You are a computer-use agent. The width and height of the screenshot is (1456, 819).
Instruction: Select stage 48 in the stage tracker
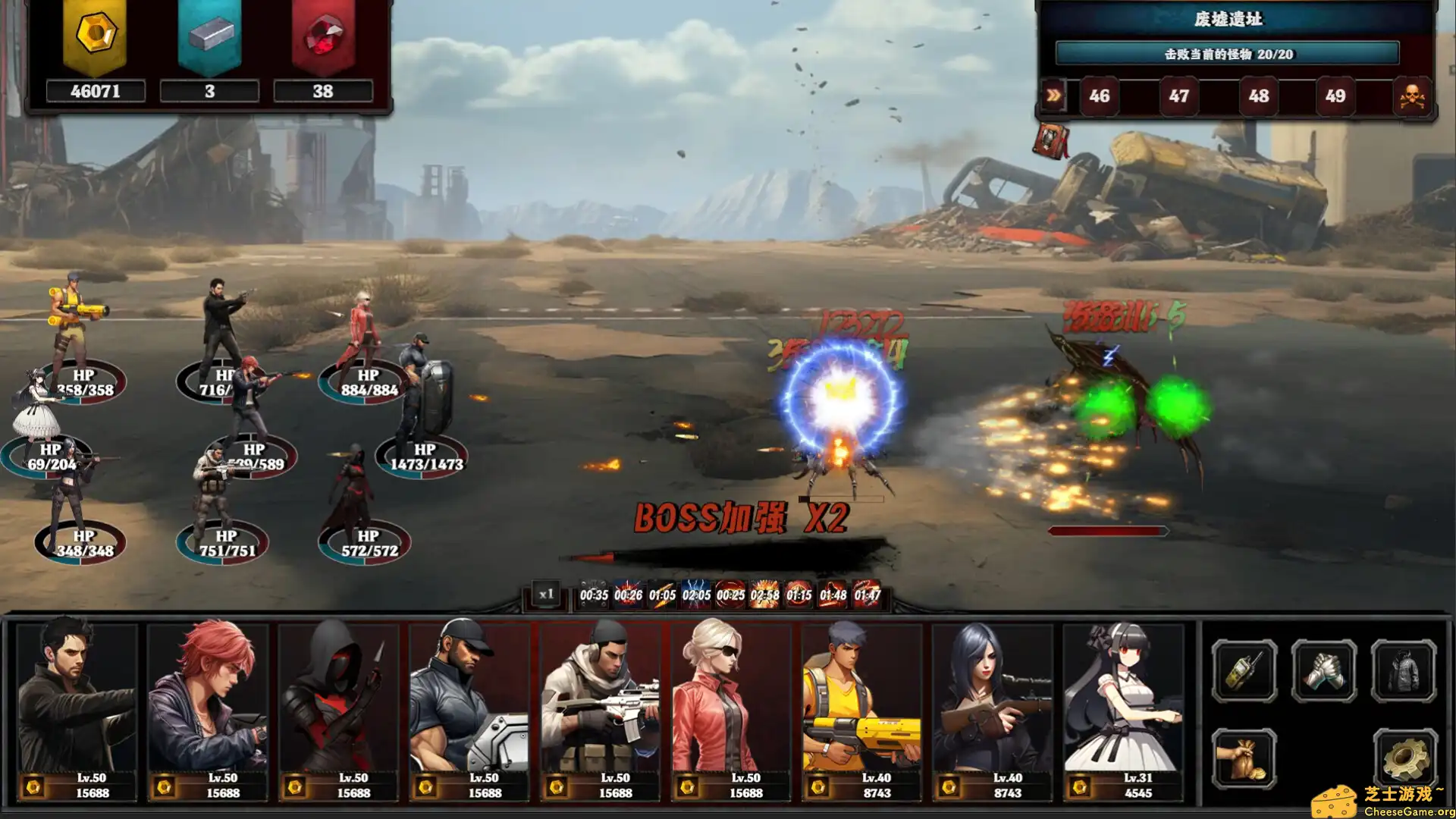pos(1258,96)
